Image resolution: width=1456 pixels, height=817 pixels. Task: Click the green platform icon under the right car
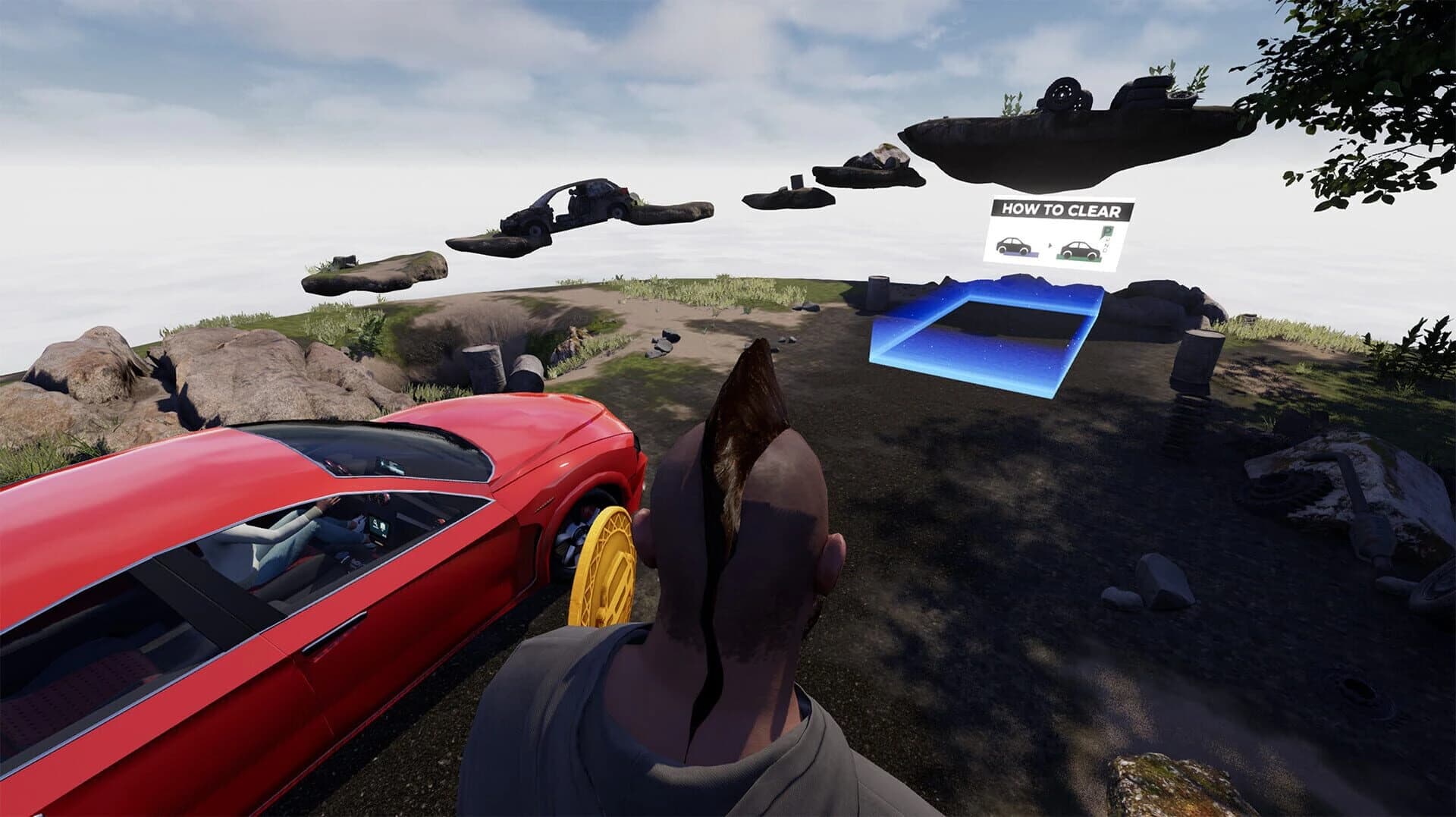pos(1078,259)
